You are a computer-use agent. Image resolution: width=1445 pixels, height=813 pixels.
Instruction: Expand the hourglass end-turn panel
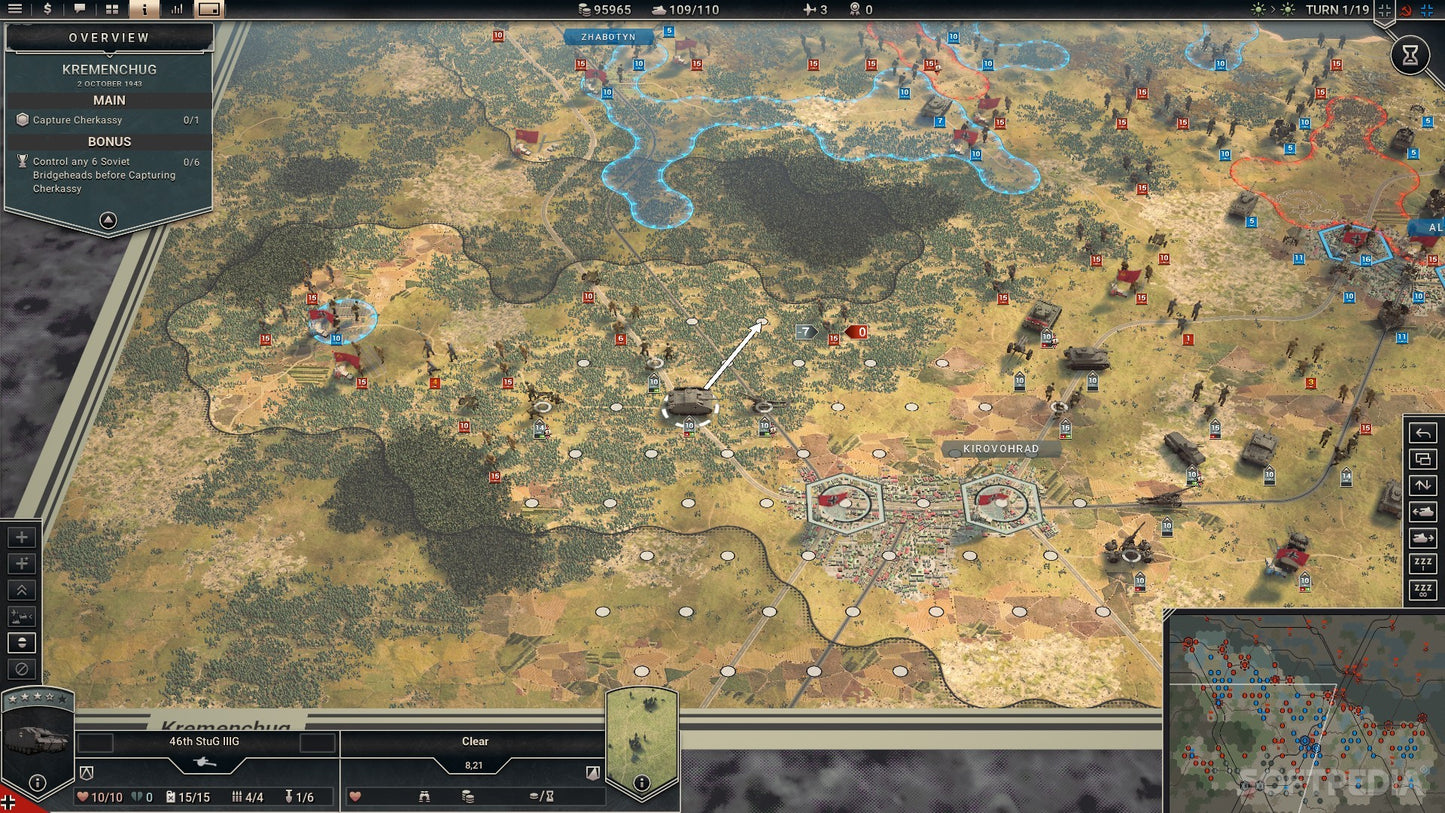point(1411,55)
